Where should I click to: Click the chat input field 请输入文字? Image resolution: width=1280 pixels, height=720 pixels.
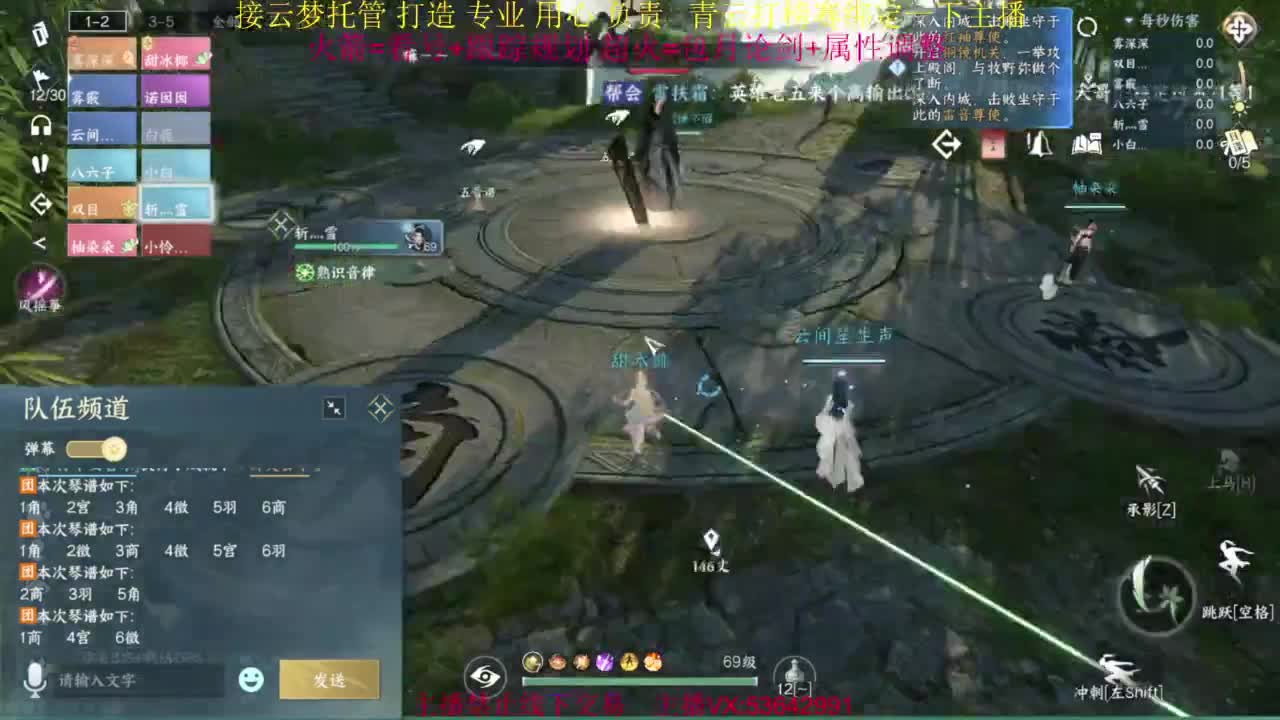click(x=130, y=679)
